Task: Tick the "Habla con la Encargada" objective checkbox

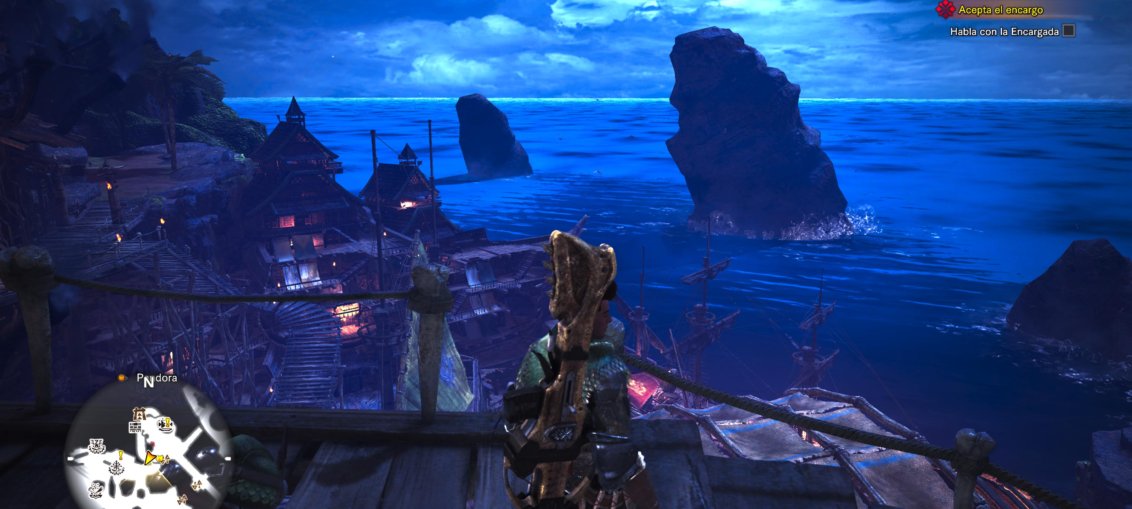Action: [1068, 31]
